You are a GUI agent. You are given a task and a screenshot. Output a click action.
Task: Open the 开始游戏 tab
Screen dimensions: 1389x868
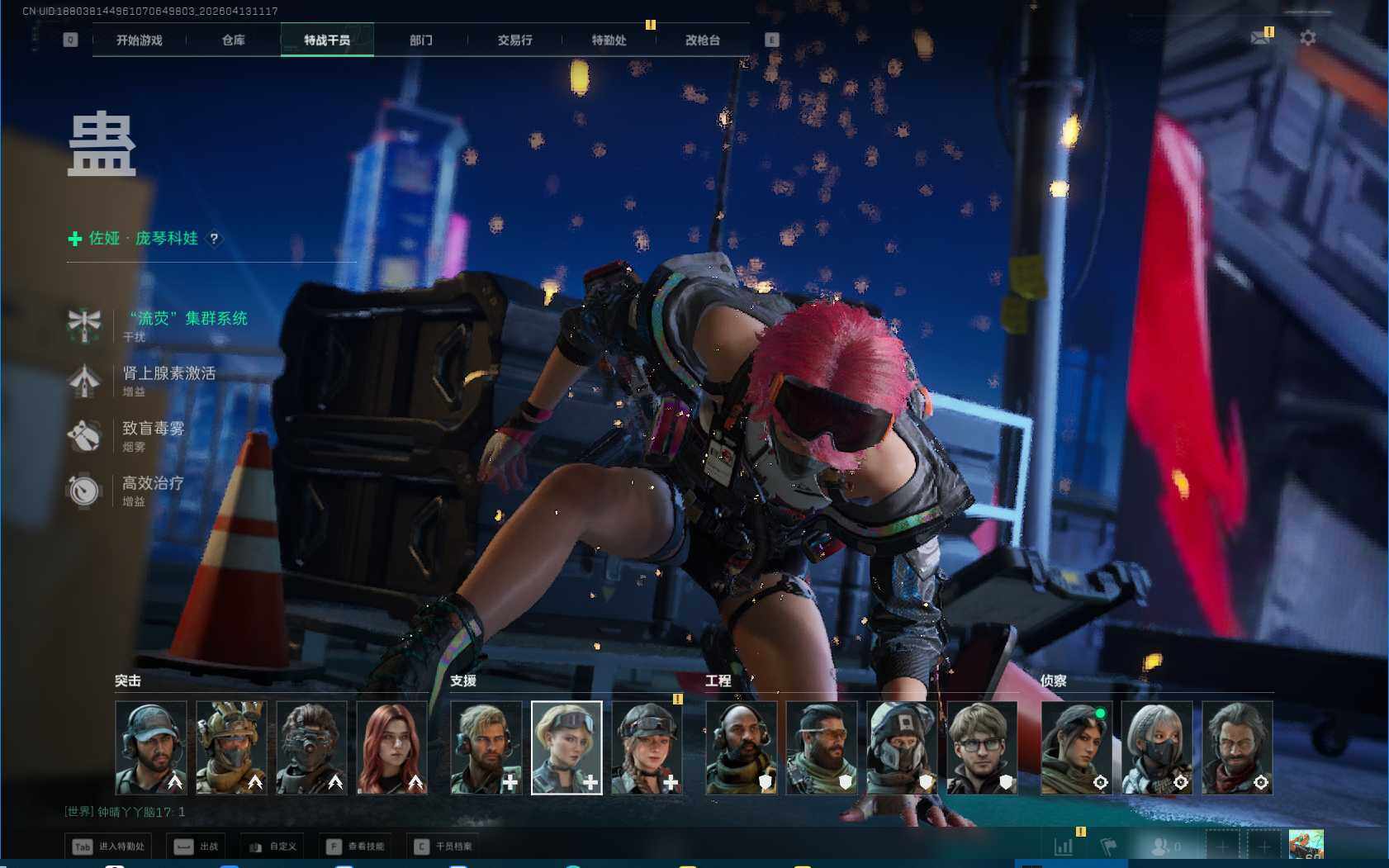[139, 40]
